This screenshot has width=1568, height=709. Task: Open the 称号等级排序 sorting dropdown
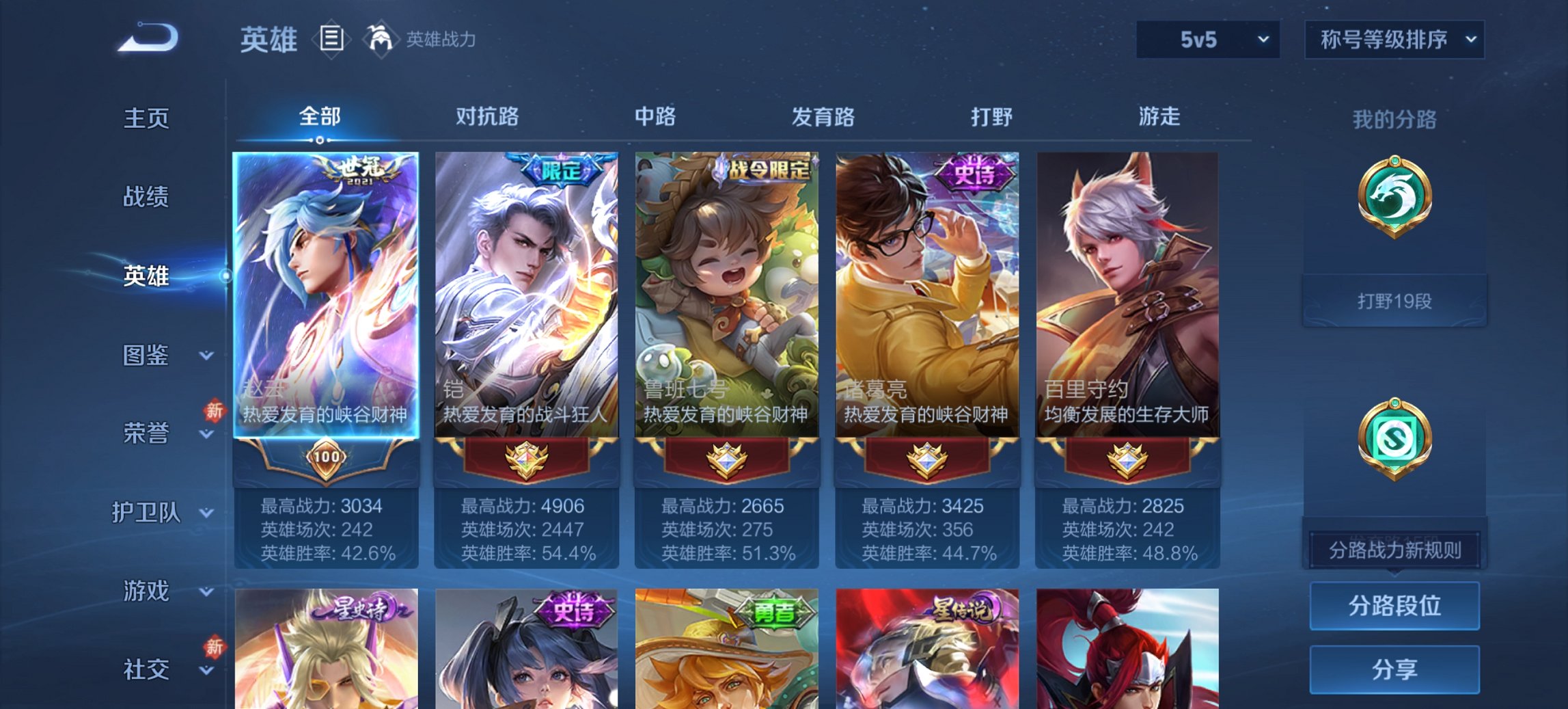click(1394, 40)
